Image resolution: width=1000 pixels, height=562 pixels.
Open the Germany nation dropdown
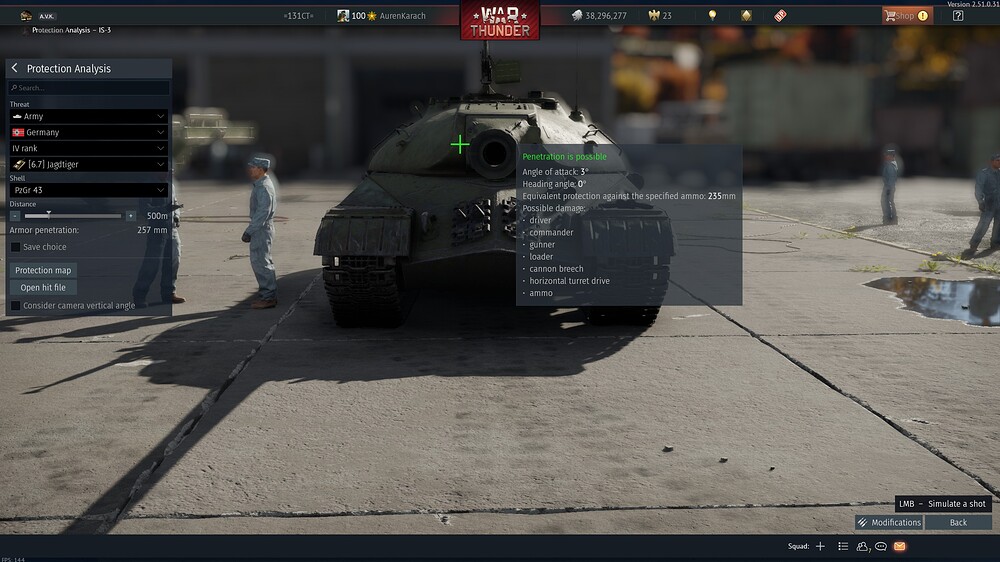click(88, 132)
